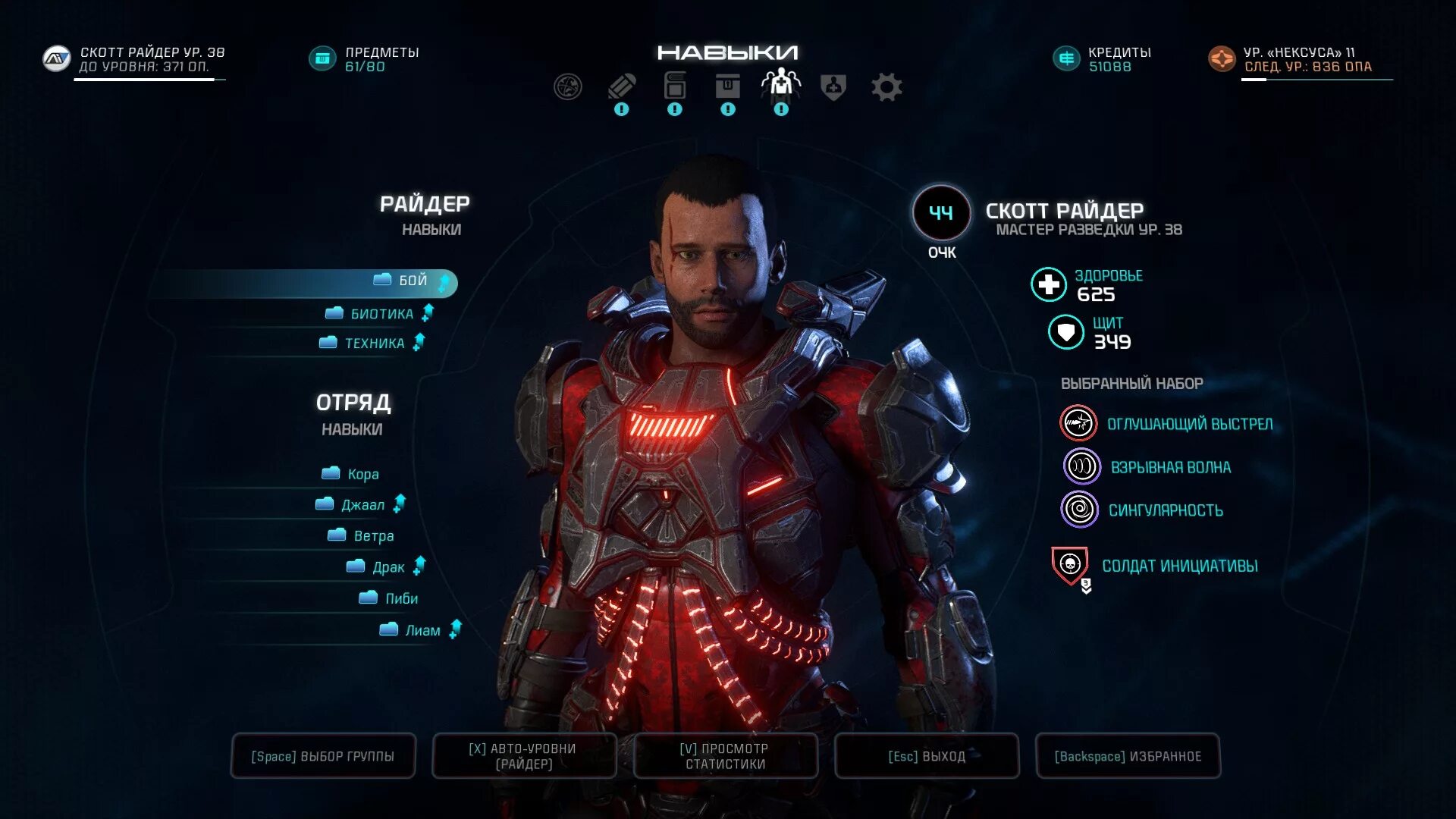Open Ветра's skills entry
1456x819 pixels.
pyautogui.click(x=372, y=537)
